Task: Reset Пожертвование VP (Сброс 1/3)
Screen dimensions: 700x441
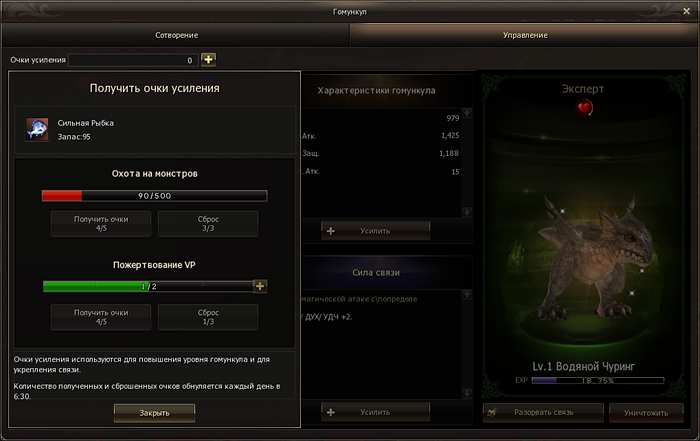Action: point(208,317)
